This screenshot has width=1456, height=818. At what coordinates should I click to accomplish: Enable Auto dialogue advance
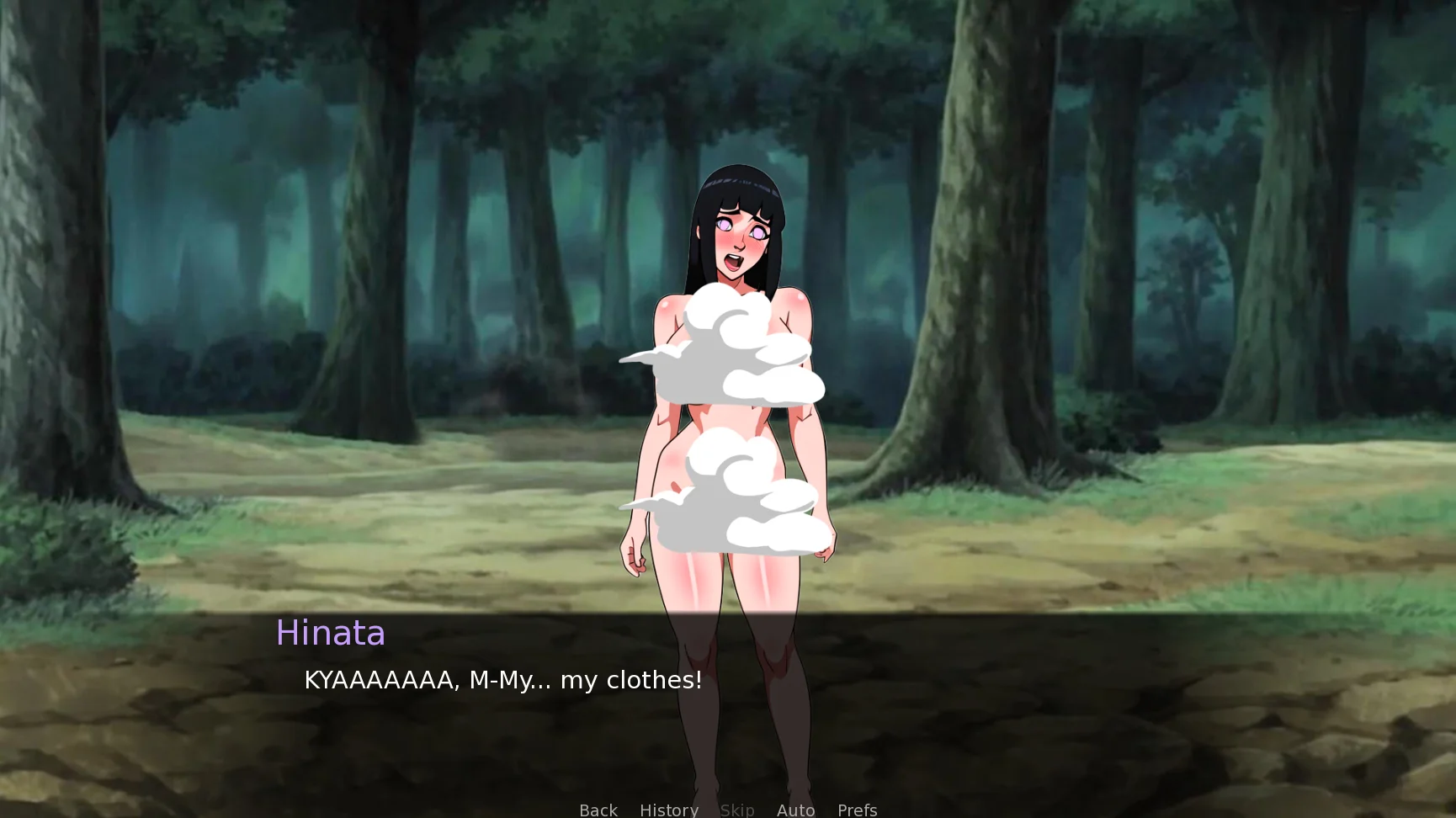tap(795, 809)
